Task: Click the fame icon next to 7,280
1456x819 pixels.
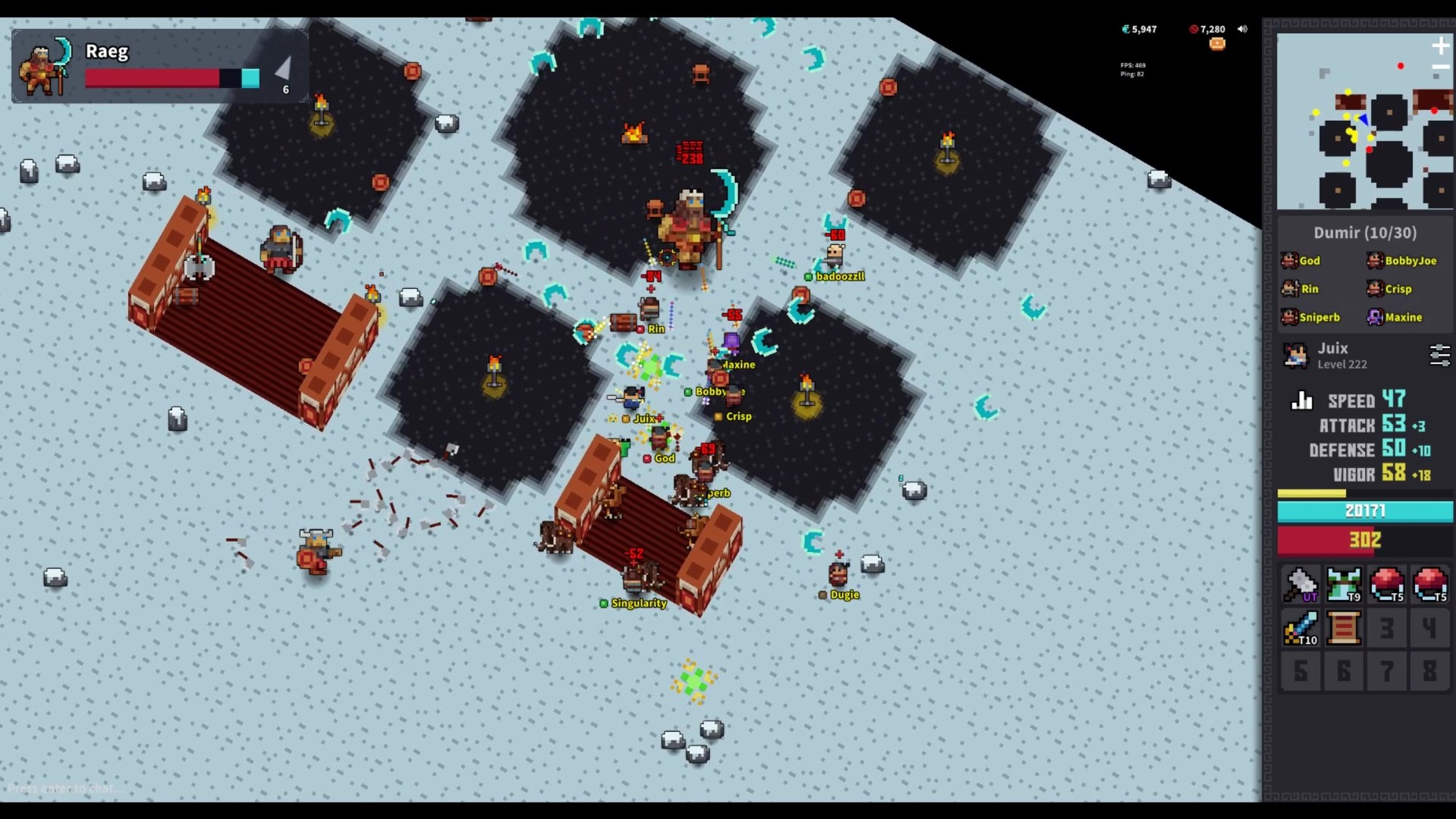Action: (1193, 29)
